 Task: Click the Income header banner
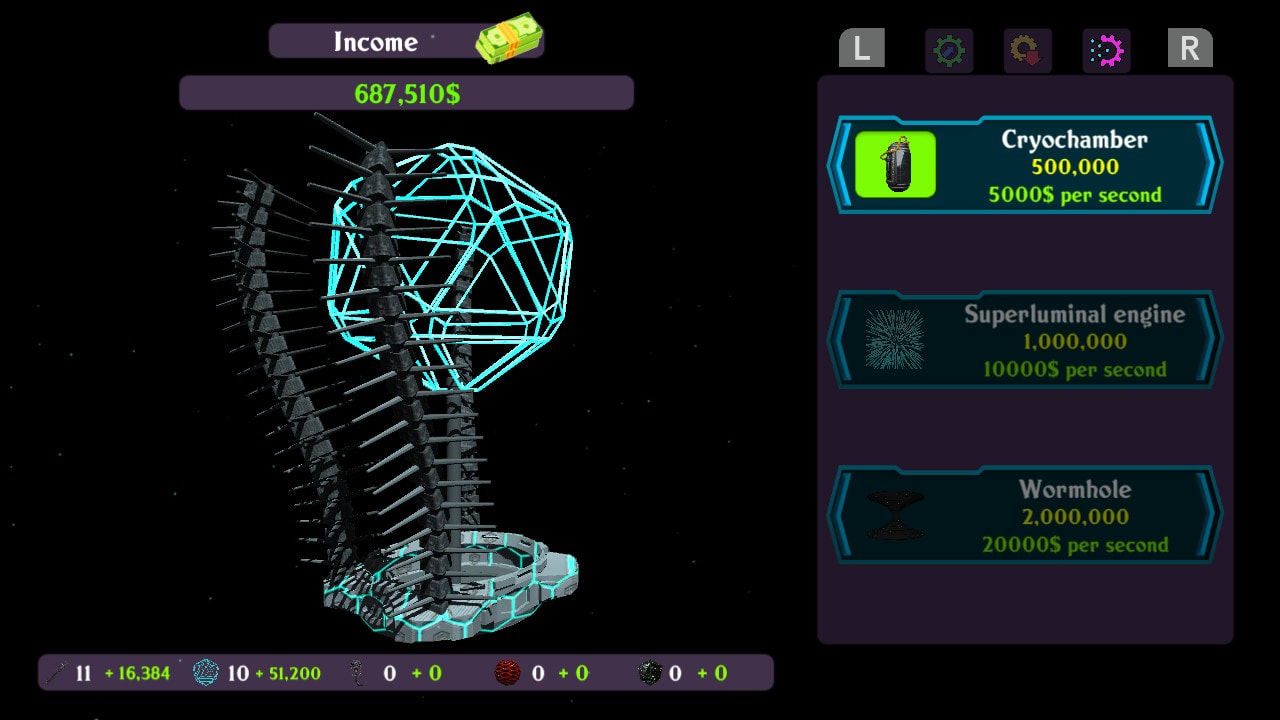[375, 41]
